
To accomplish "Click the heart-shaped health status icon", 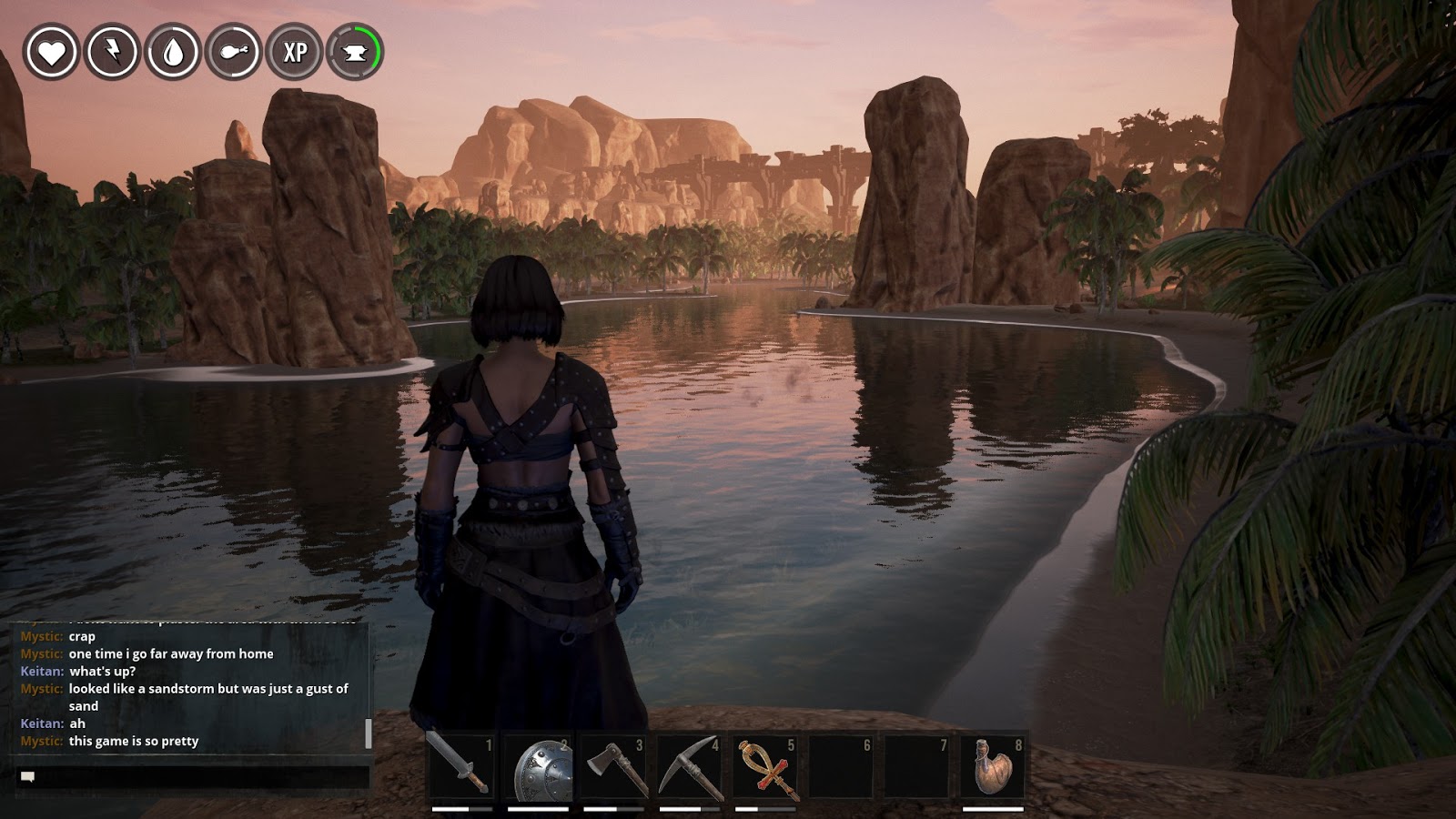I will pyautogui.click(x=52, y=52).
